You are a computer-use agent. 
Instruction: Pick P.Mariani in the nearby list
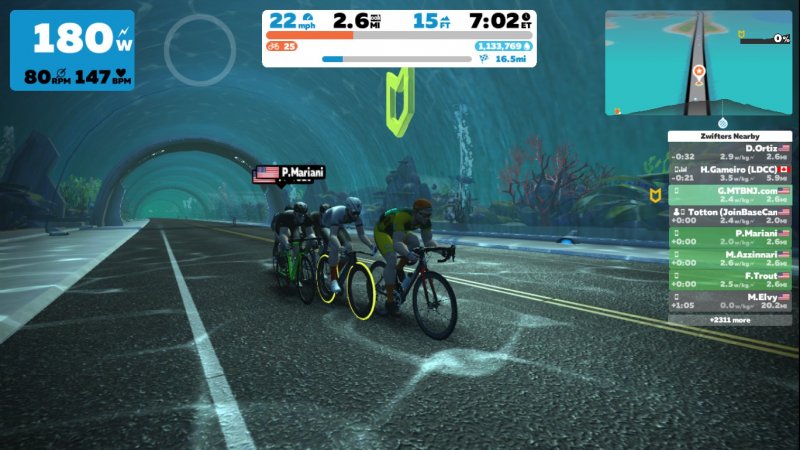(x=729, y=238)
